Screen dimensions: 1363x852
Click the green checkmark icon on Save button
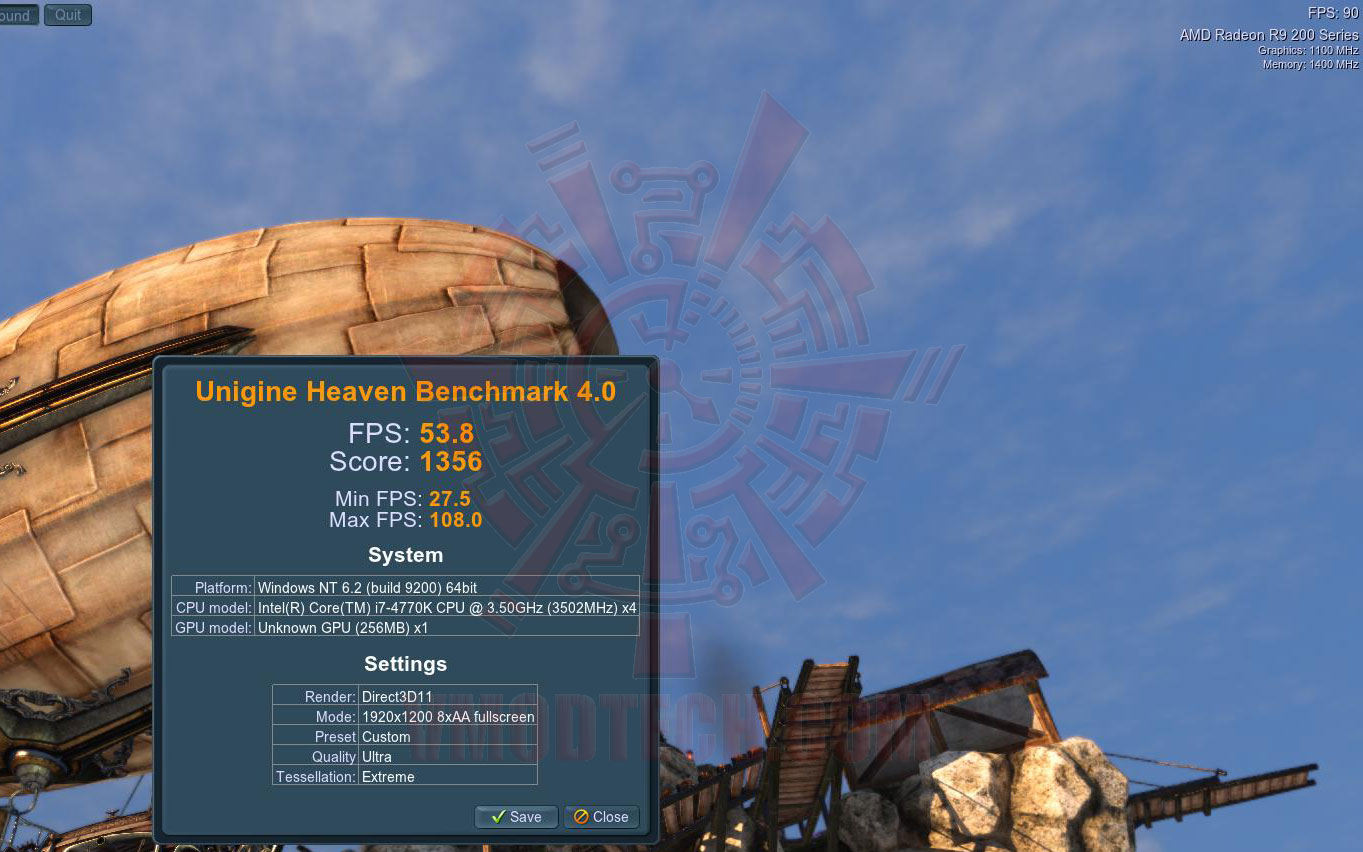(x=496, y=817)
